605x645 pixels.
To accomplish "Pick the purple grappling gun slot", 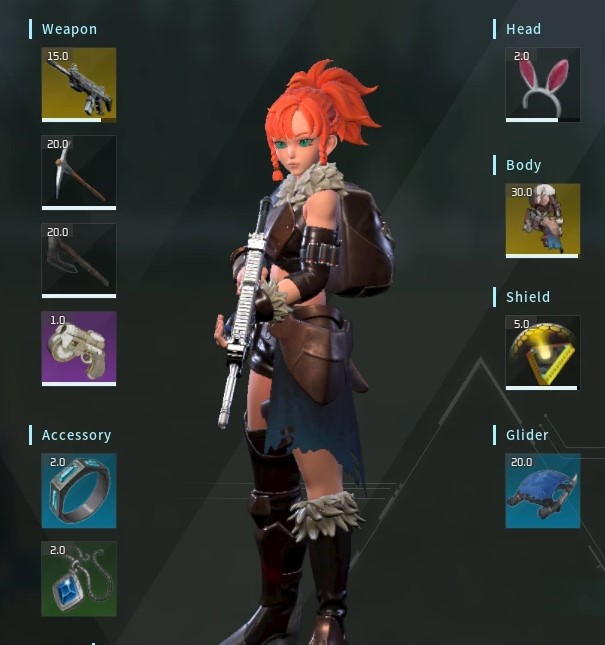I will coord(78,348).
